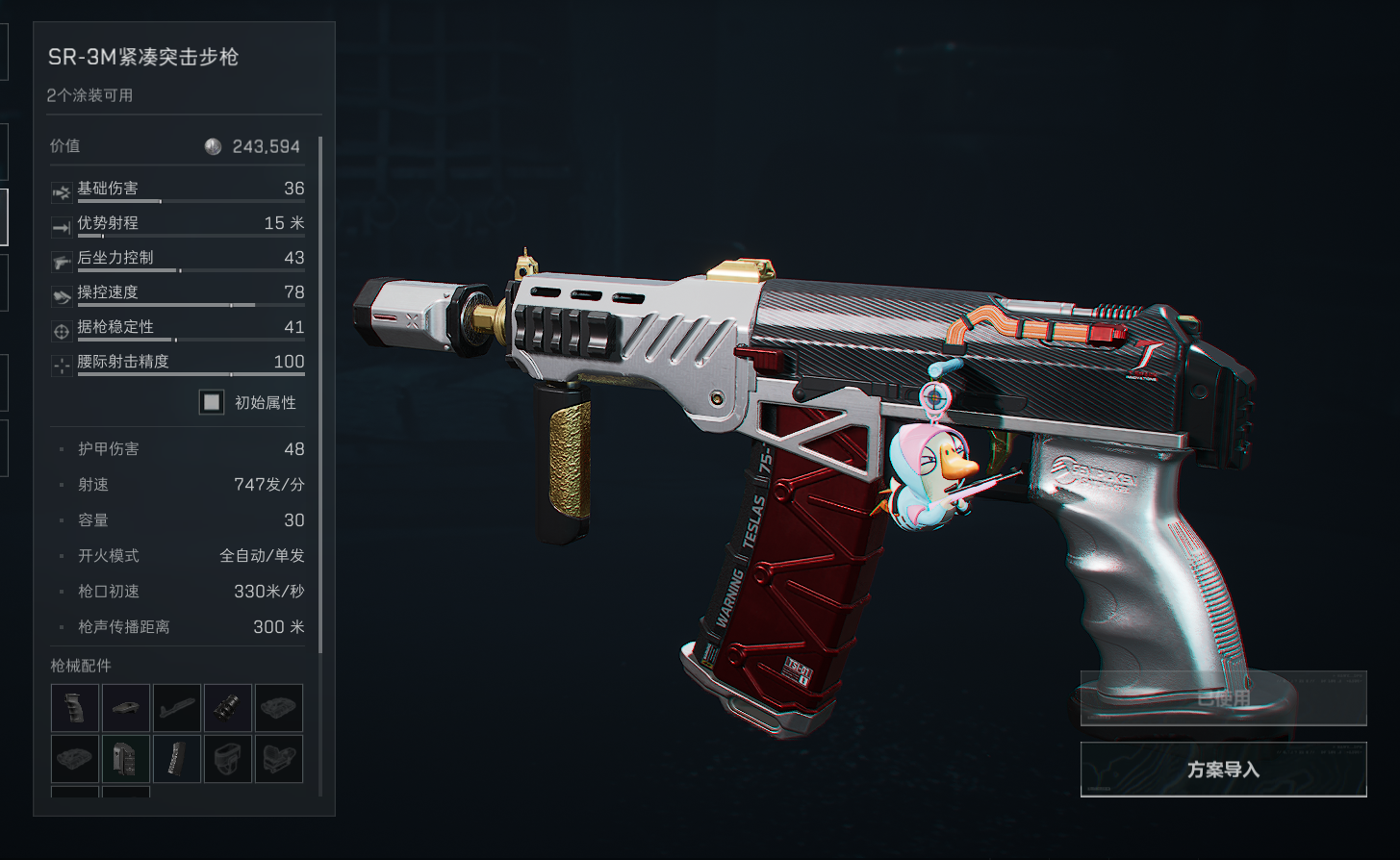
Task: Pick the flat handstop attachment slot
Action: coord(126,708)
